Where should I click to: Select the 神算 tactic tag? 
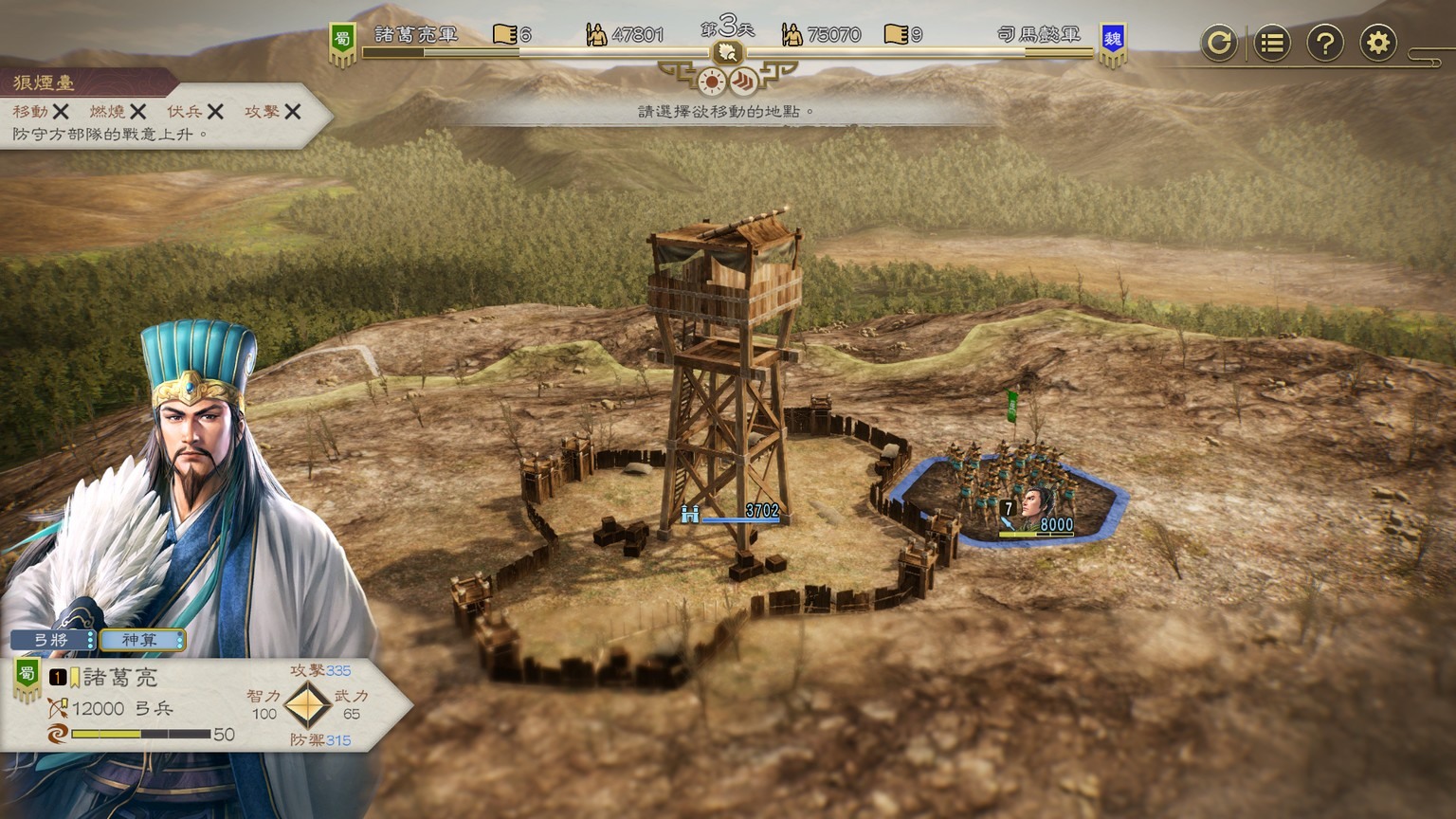click(140, 640)
